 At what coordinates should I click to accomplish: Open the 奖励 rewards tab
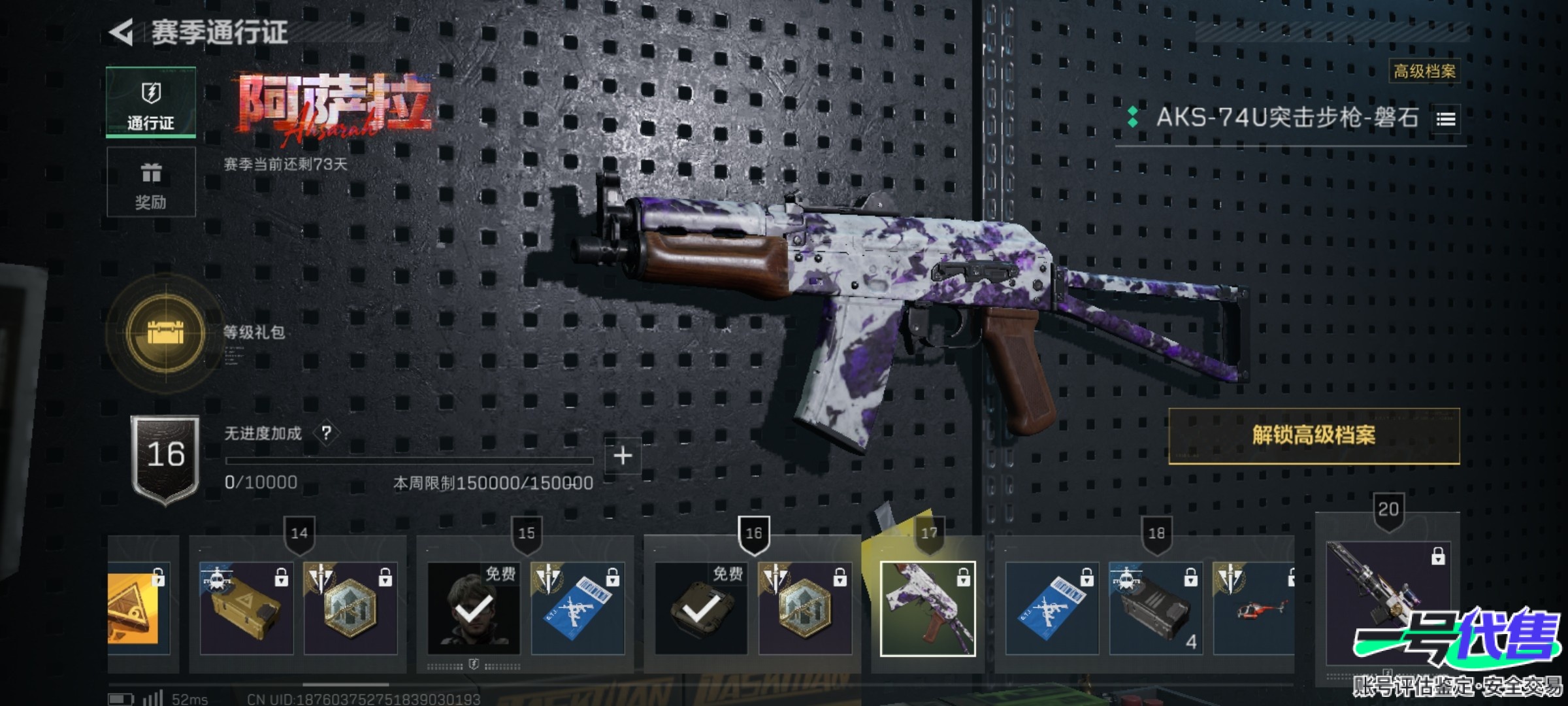(x=151, y=182)
